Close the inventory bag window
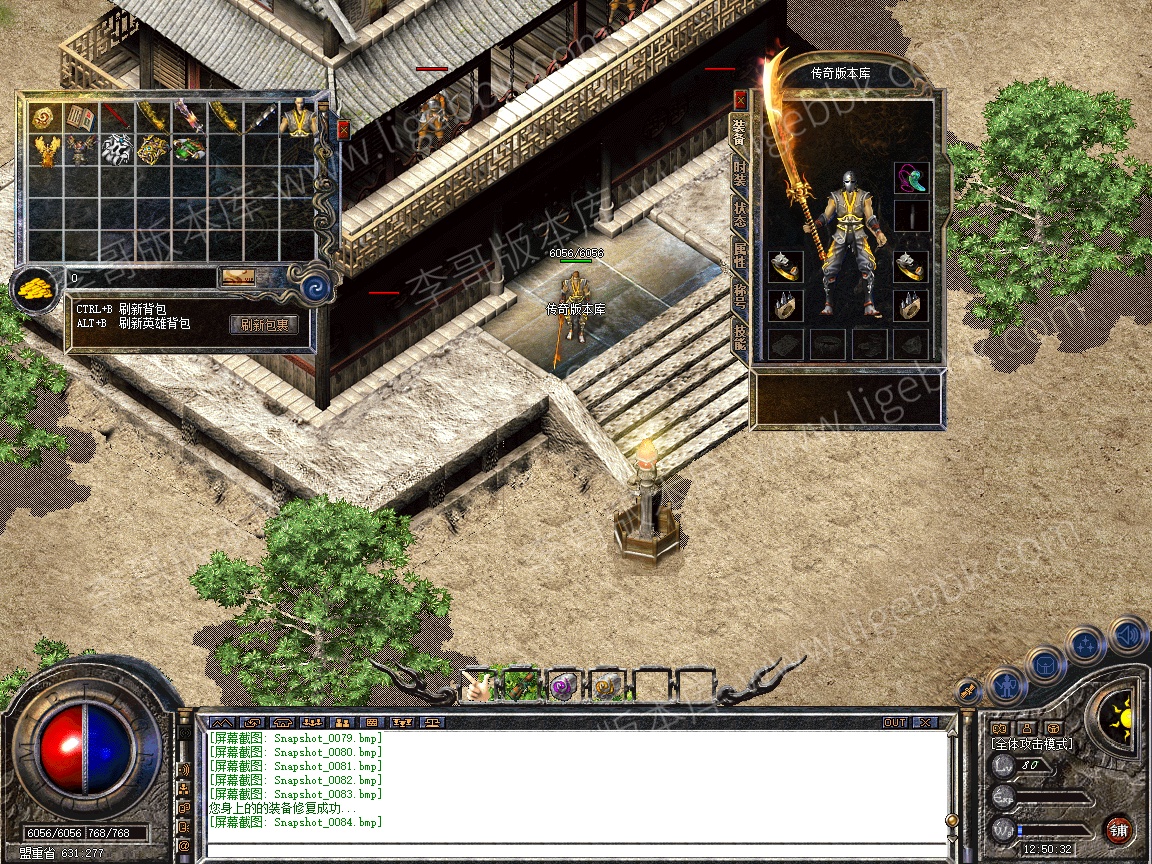 click(x=343, y=129)
